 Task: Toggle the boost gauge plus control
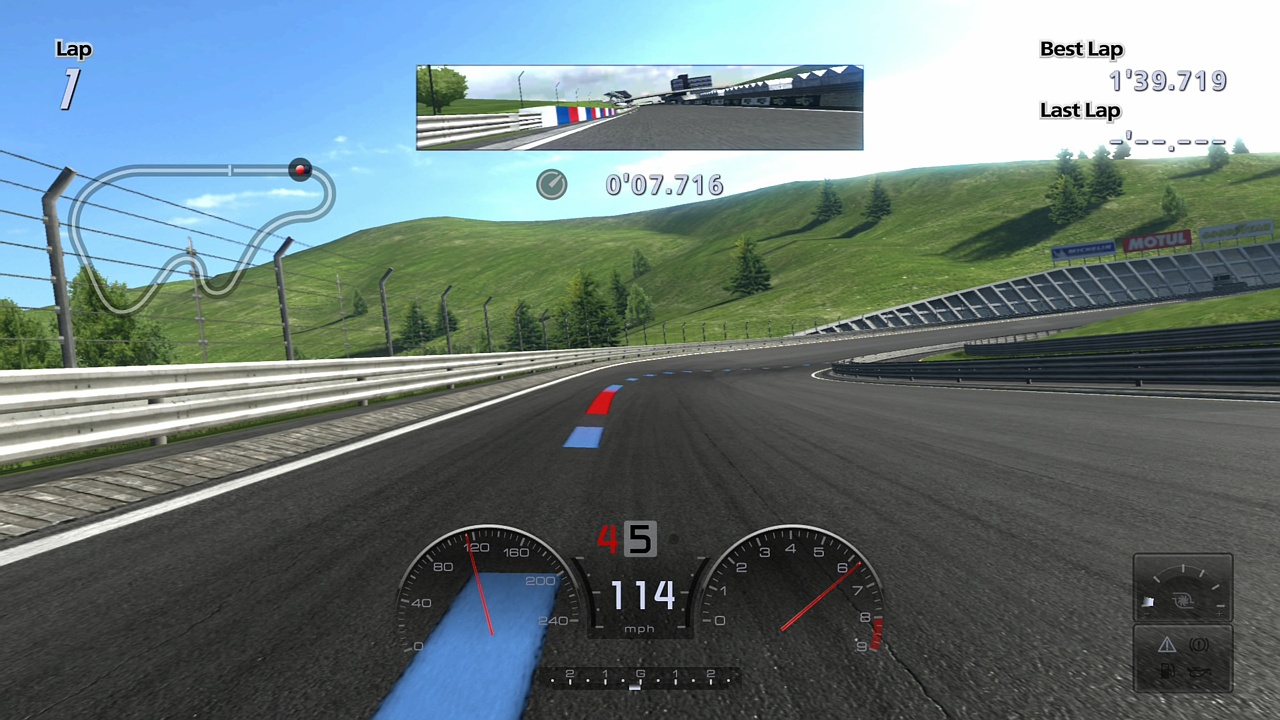pos(1220,612)
